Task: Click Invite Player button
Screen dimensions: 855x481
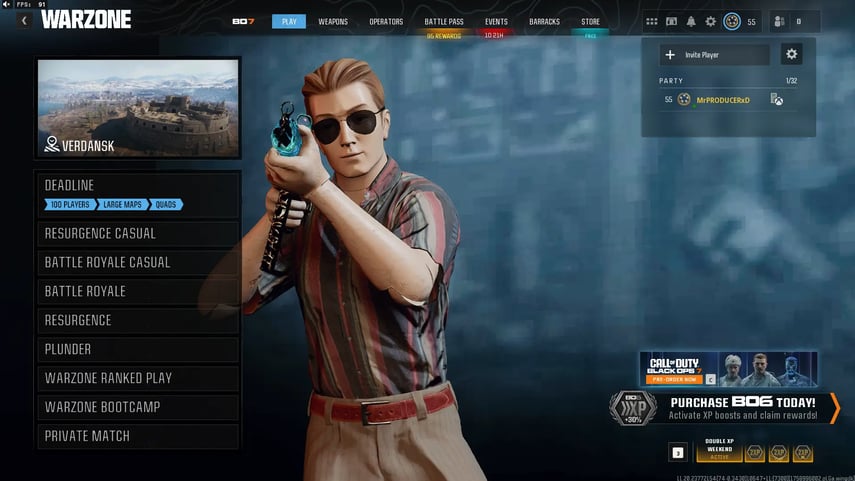Action: 714,55
